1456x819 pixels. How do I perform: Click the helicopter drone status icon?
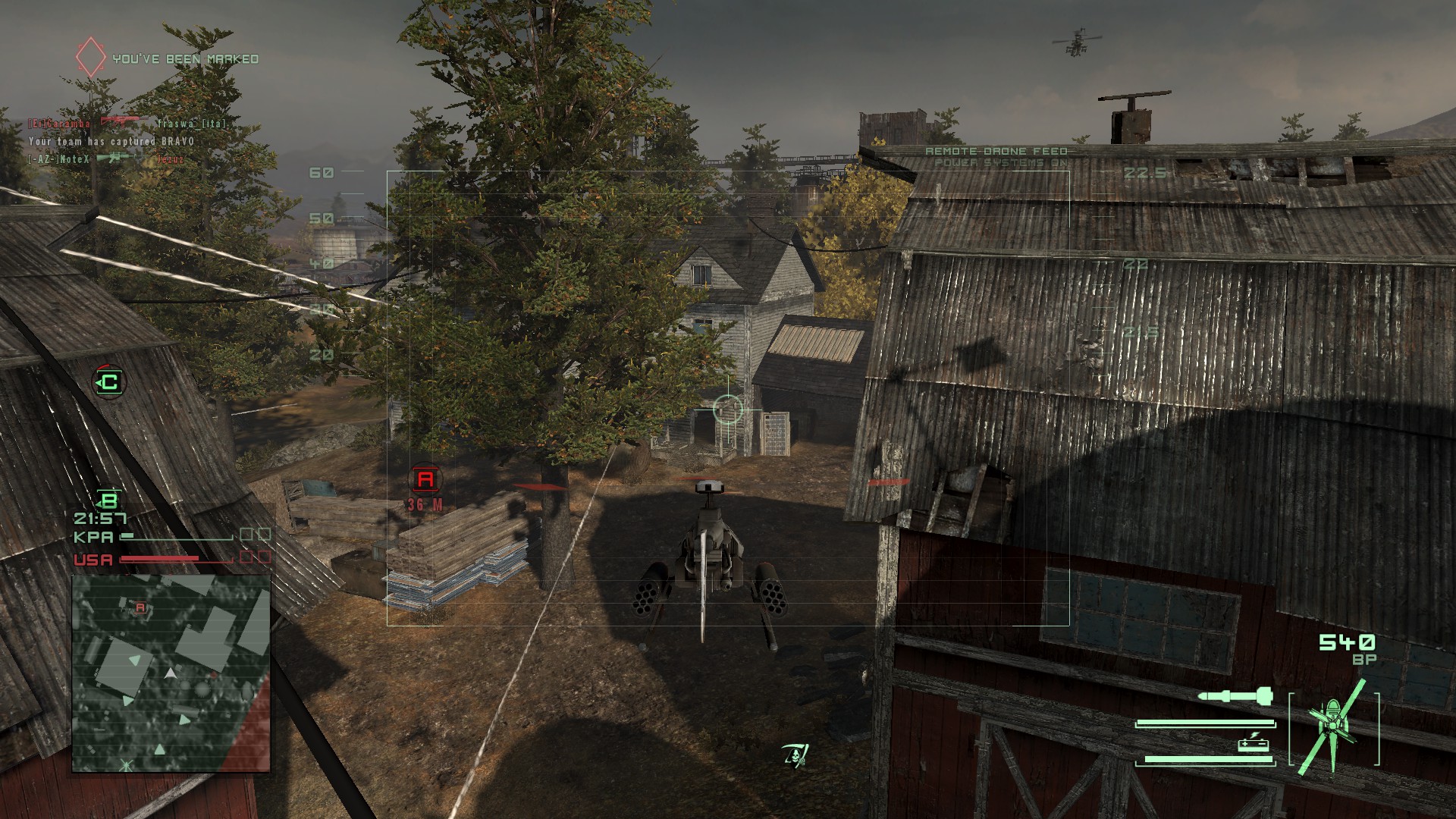click(x=1333, y=726)
